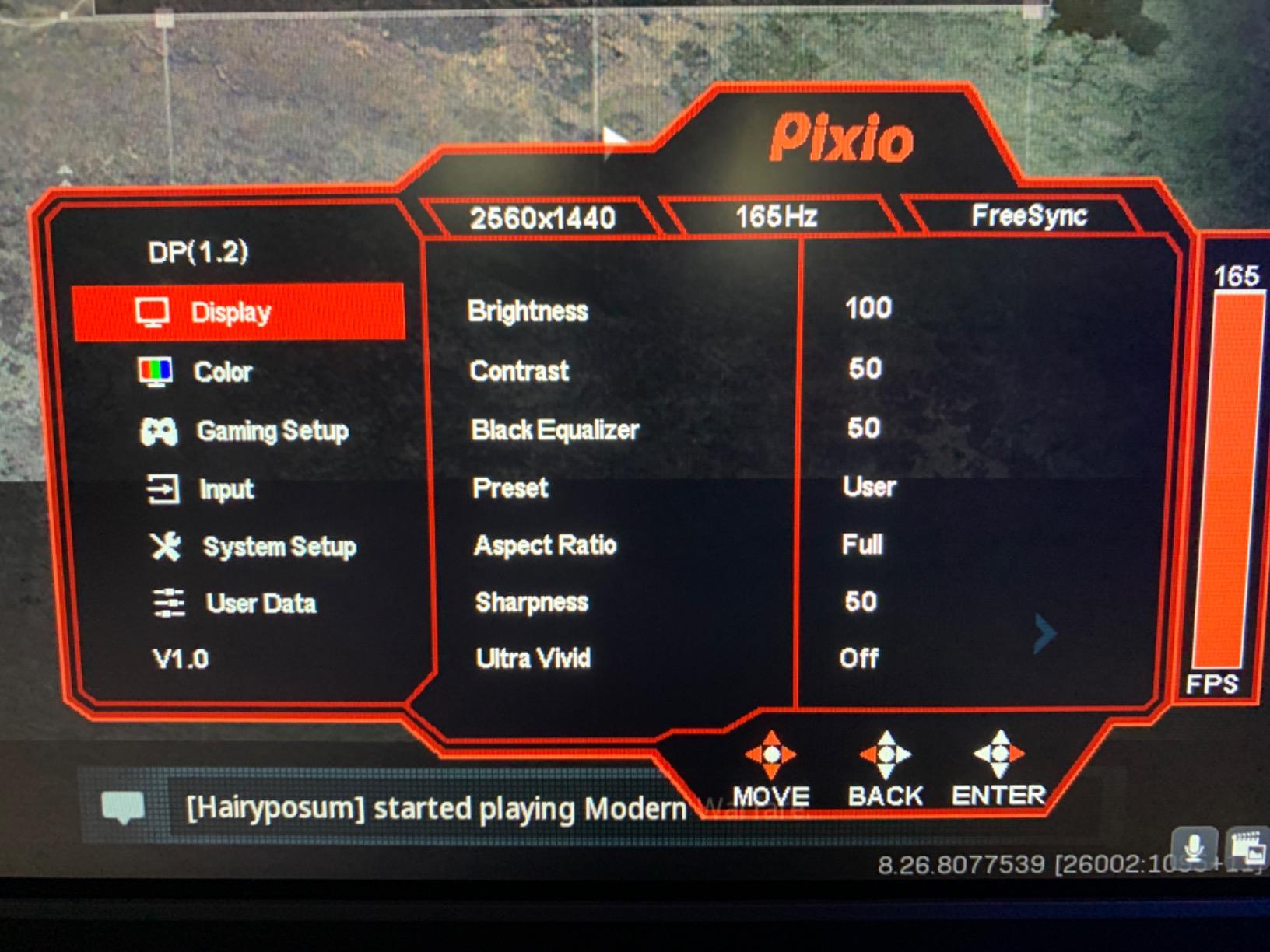The width and height of the screenshot is (1270, 952).
Task: Click the ENTER directional pad icon
Action: point(998,753)
